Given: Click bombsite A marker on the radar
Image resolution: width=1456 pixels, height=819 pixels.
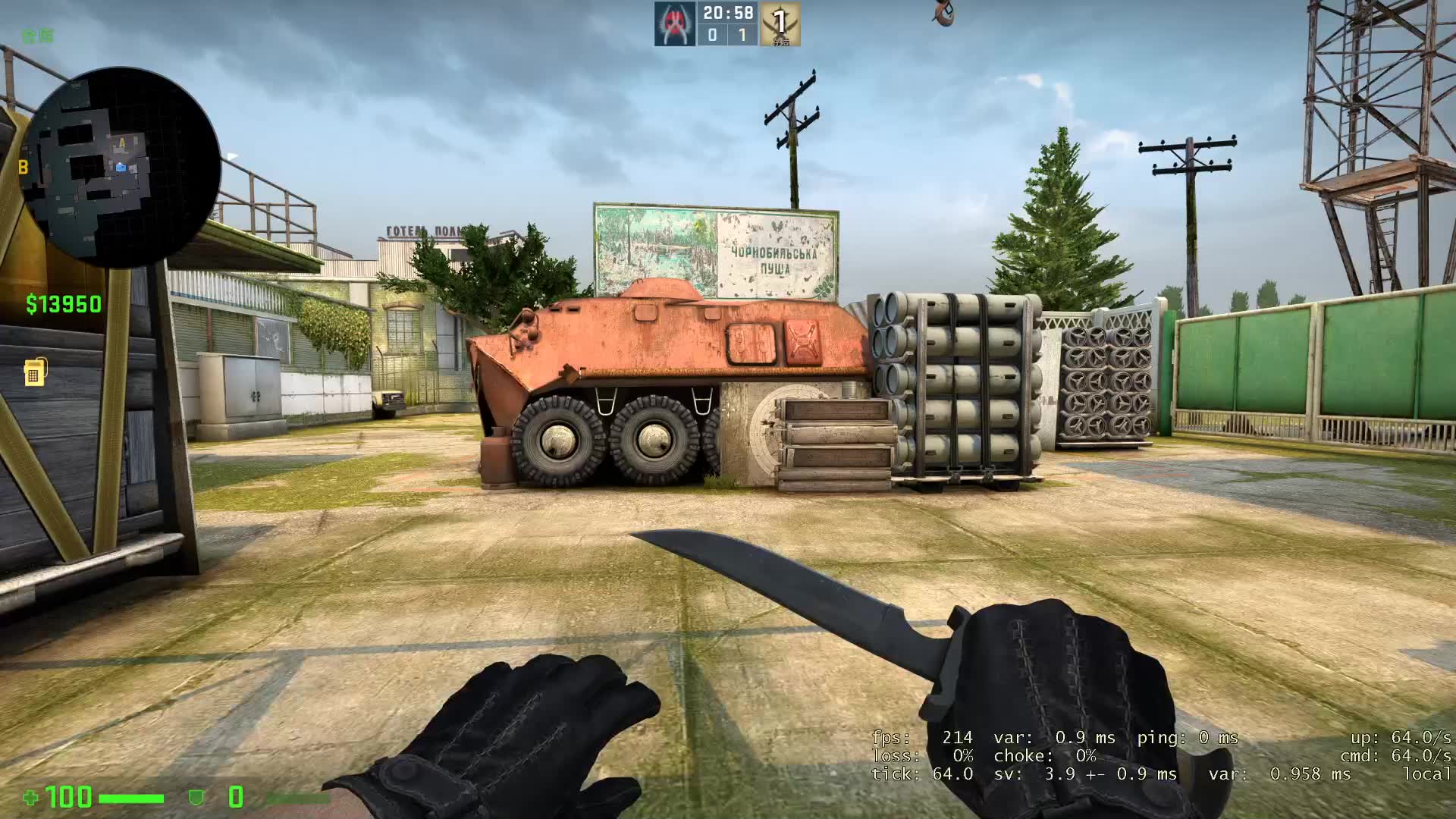Looking at the screenshot, I should click(124, 141).
